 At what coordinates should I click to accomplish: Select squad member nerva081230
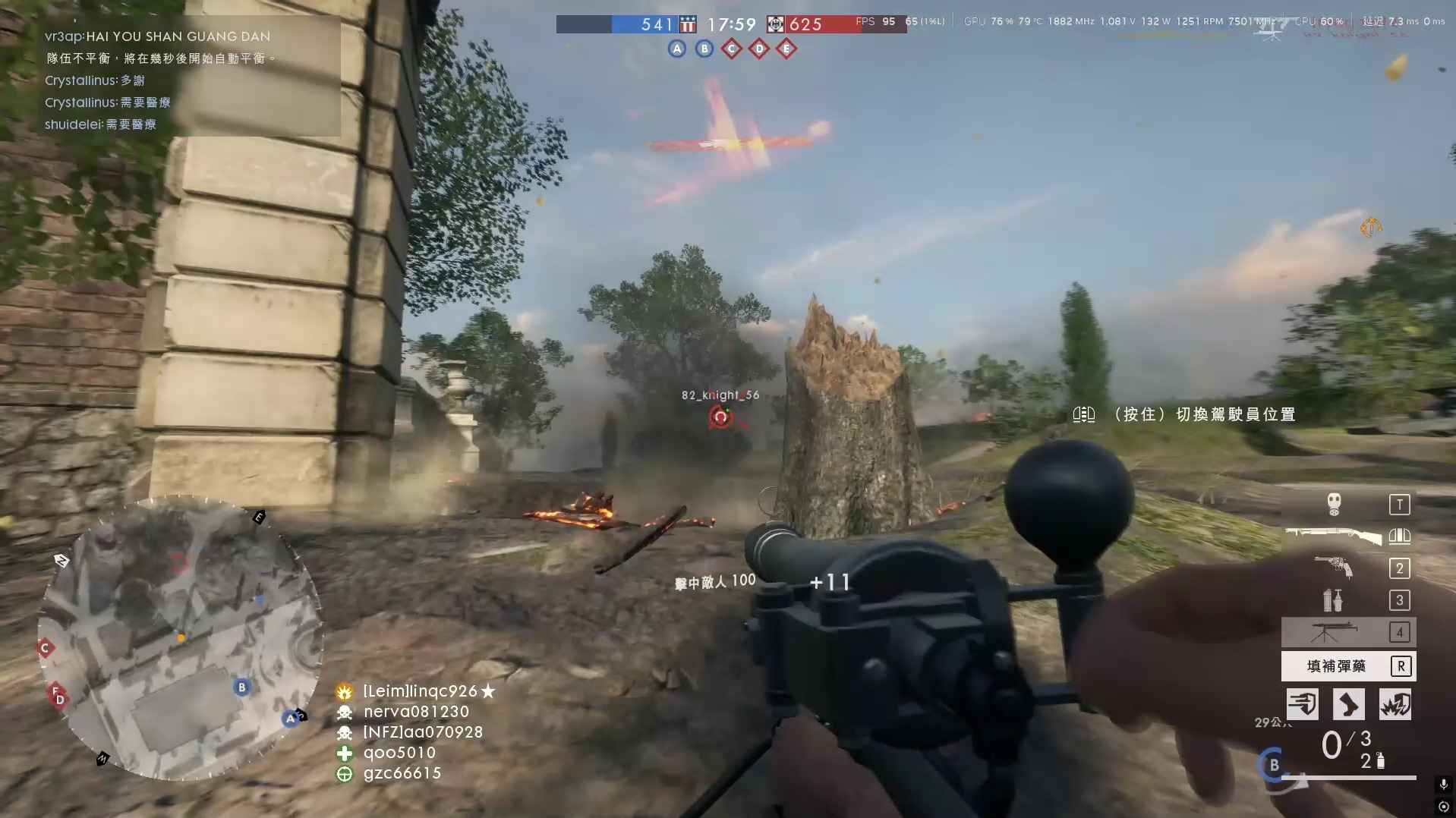pyautogui.click(x=415, y=712)
